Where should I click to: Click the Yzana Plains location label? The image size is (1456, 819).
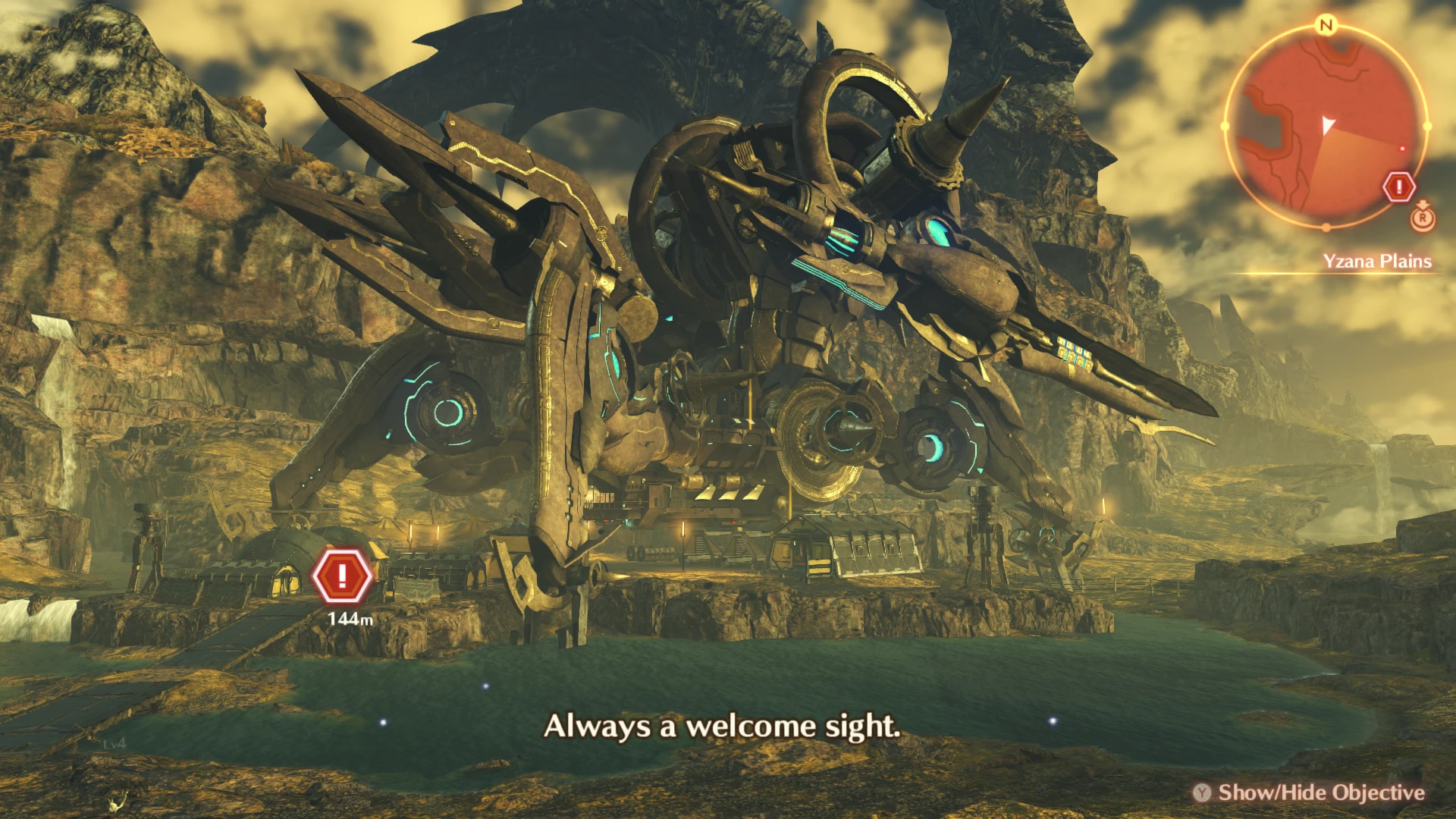1376,262
